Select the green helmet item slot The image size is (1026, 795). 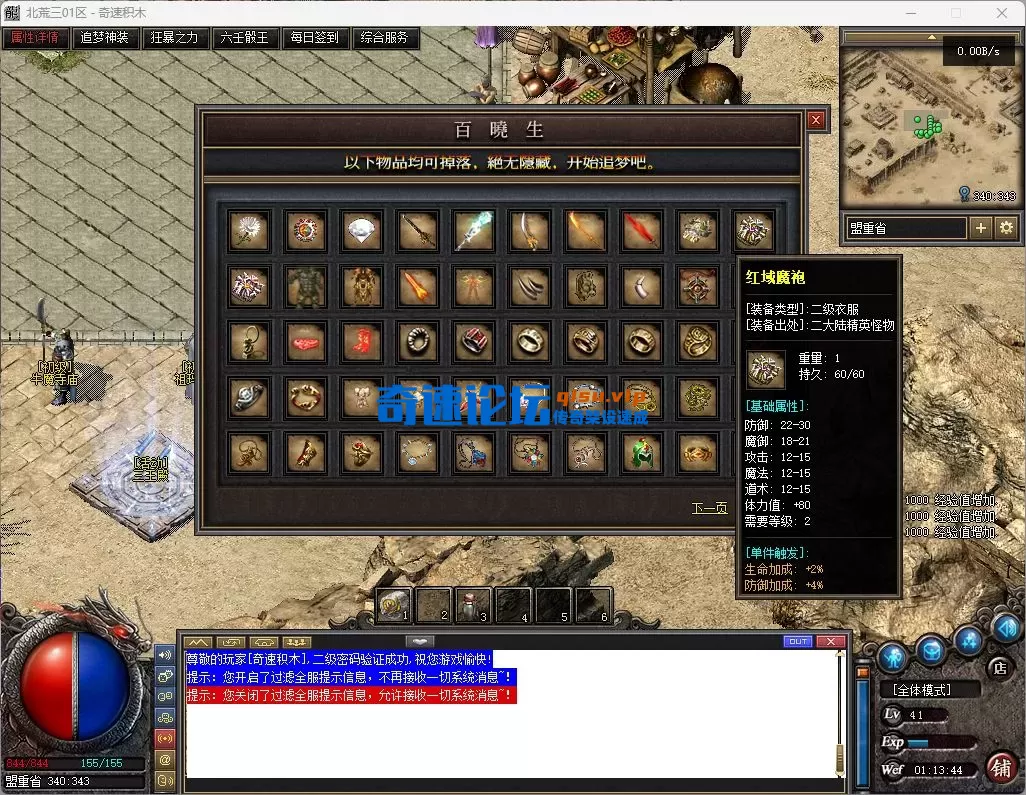pos(643,454)
